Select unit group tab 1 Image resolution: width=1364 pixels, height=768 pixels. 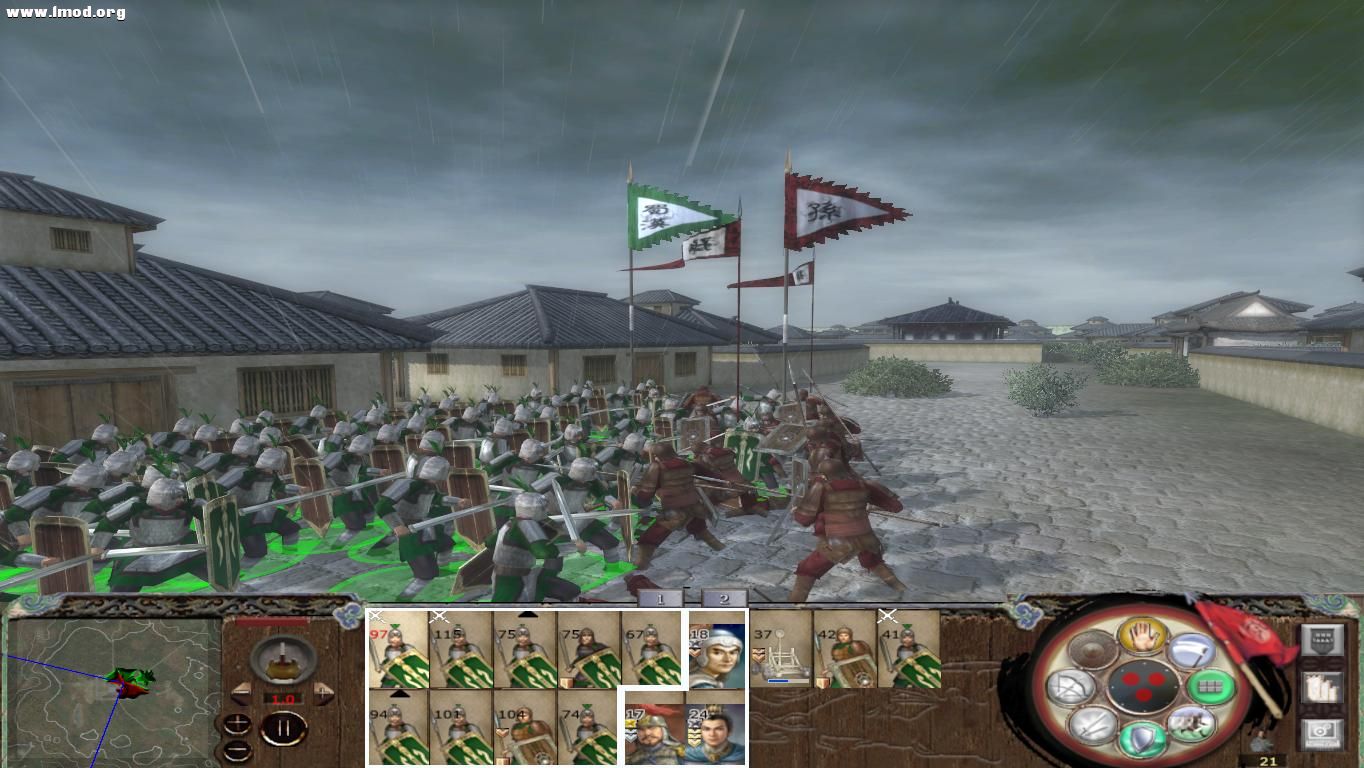point(660,597)
